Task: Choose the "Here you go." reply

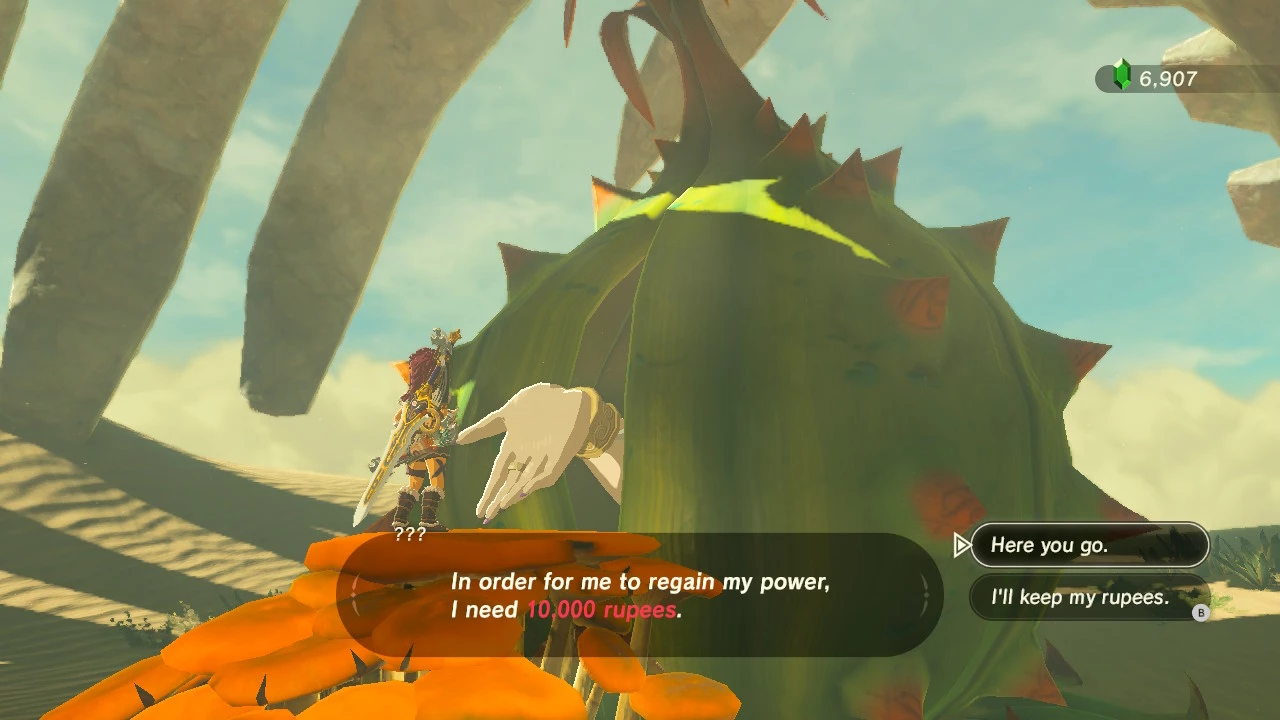Action: coord(1089,545)
